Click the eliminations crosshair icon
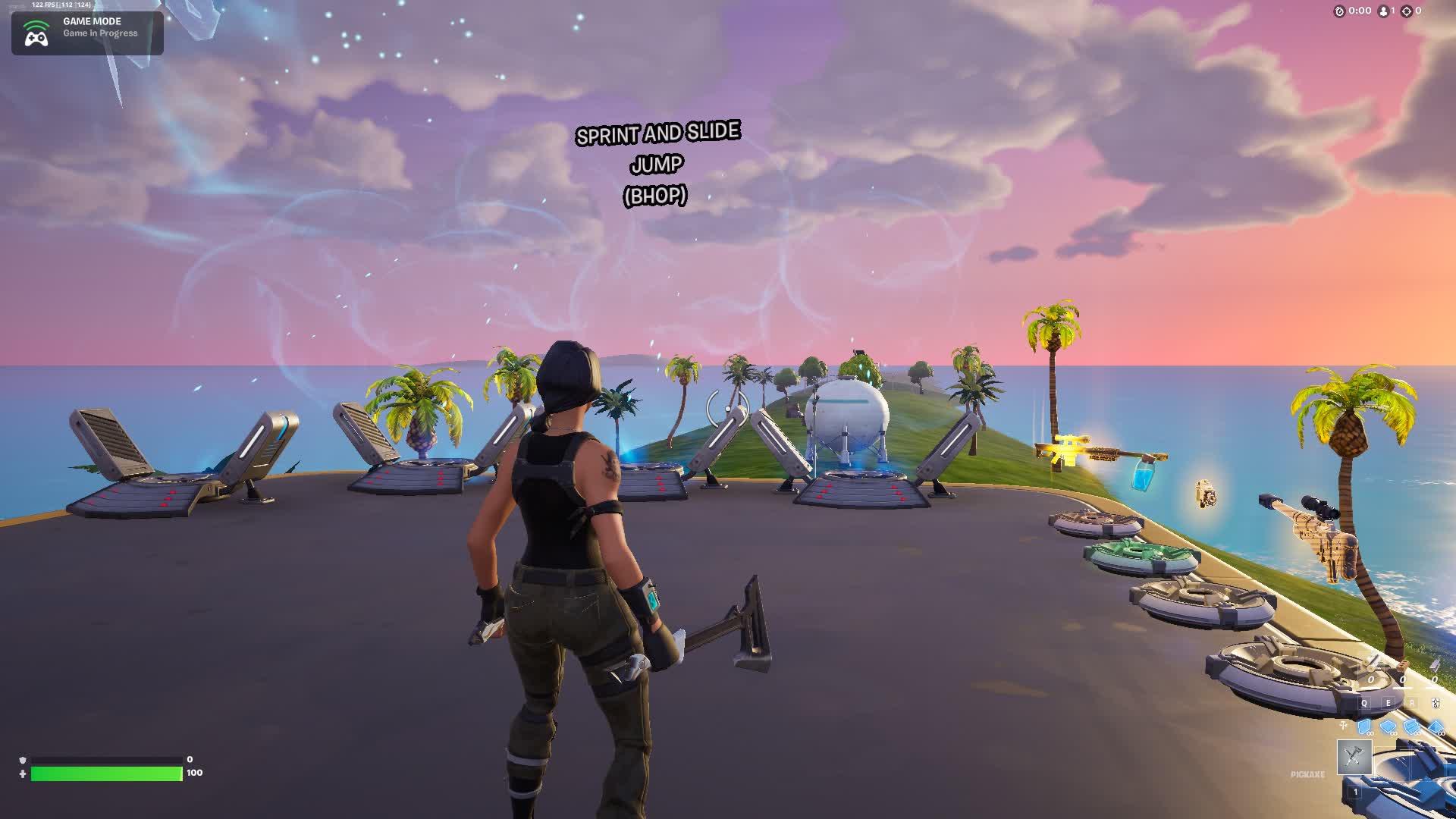 click(x=1406, y=11)
